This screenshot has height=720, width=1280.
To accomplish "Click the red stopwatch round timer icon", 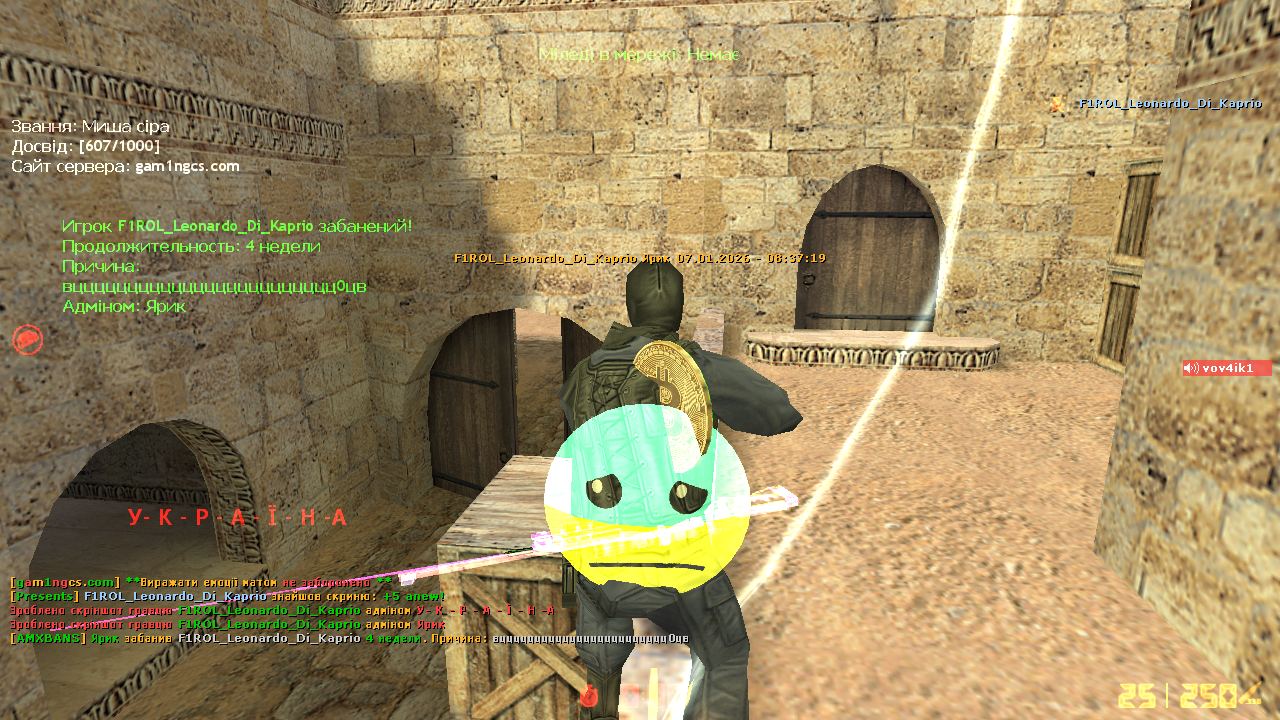I will click(589, 696).
